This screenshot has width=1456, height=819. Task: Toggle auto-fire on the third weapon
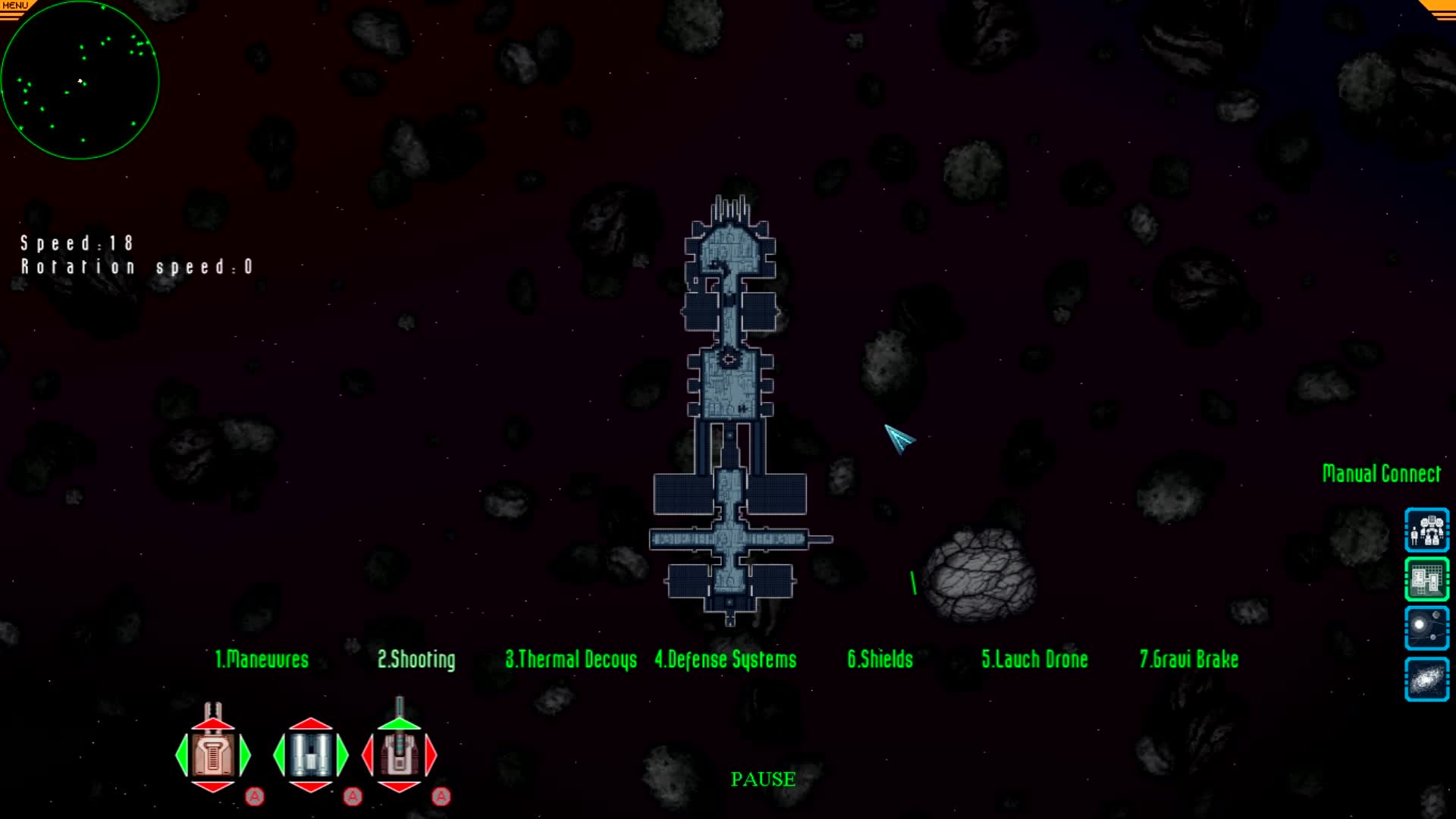(441, 796)
